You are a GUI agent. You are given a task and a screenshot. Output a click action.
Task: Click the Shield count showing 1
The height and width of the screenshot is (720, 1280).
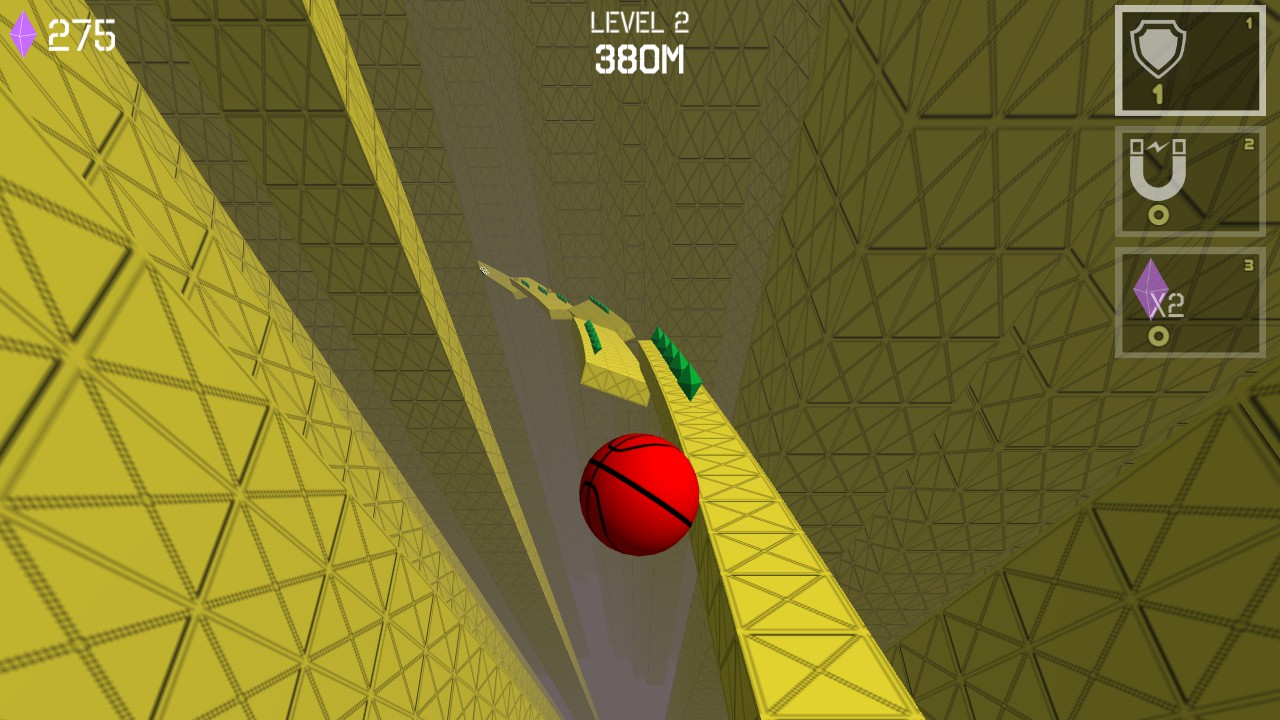1158,92
